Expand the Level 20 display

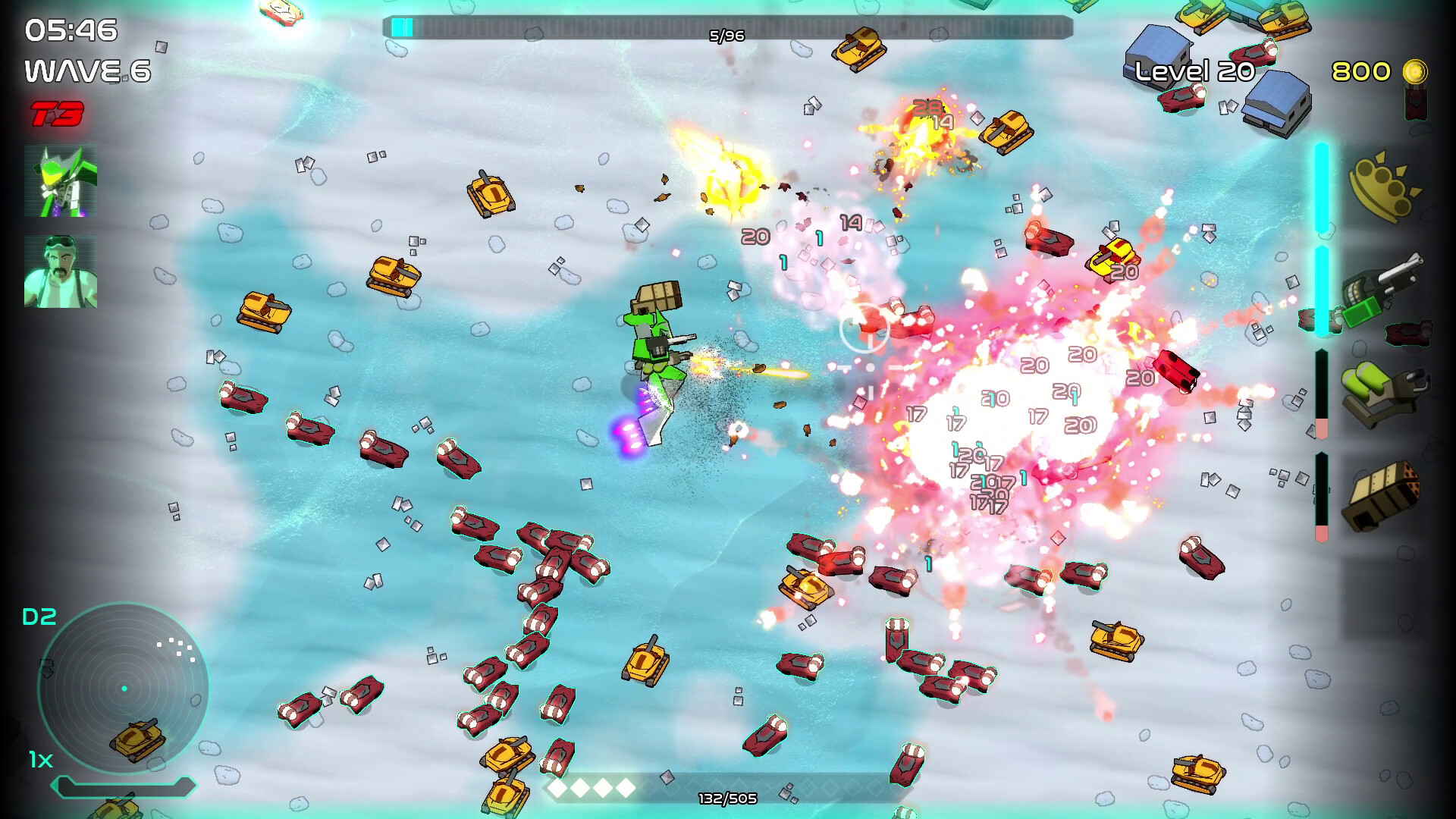(1196, 73)
